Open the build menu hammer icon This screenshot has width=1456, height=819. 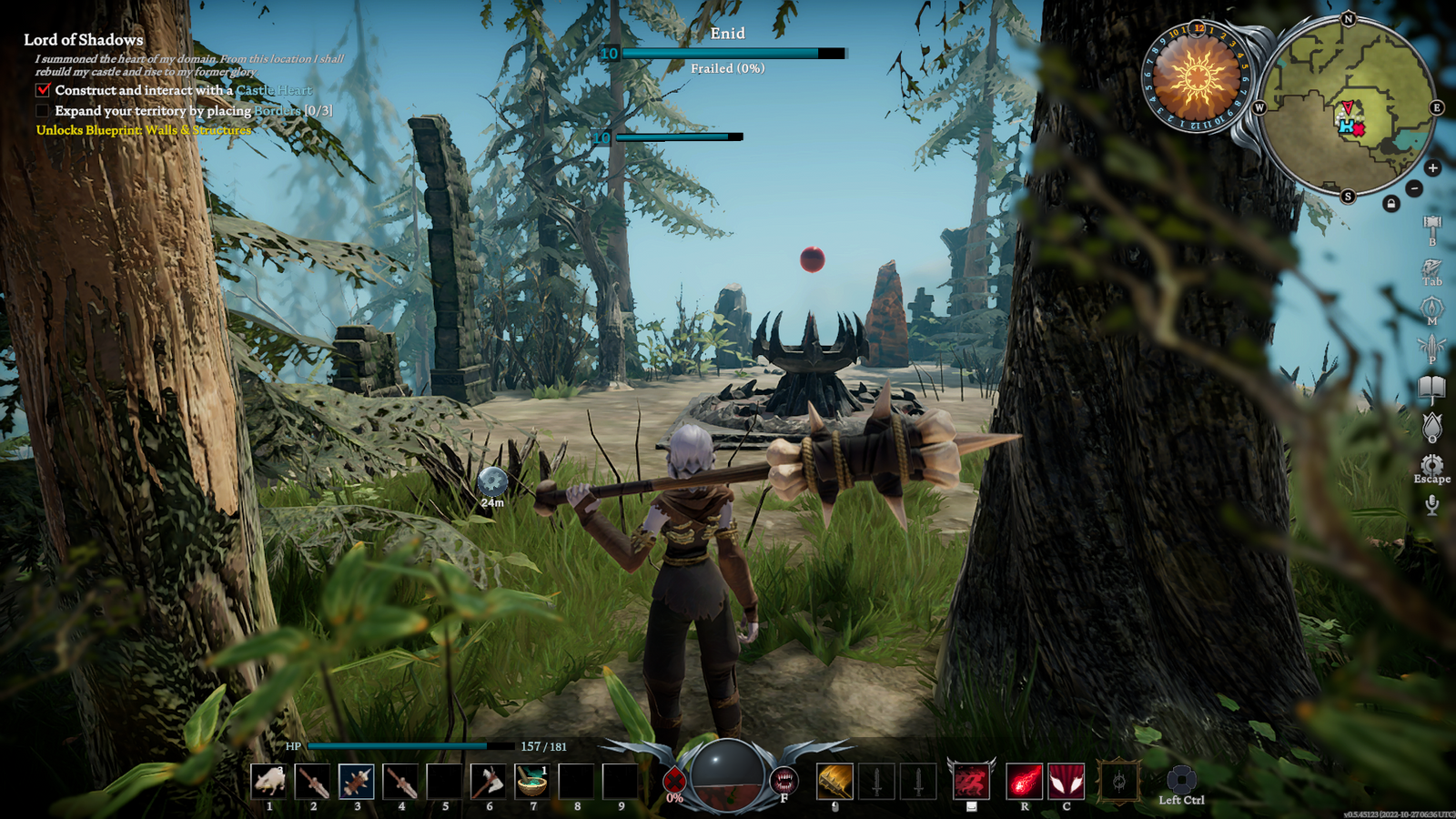(1431, 226)
